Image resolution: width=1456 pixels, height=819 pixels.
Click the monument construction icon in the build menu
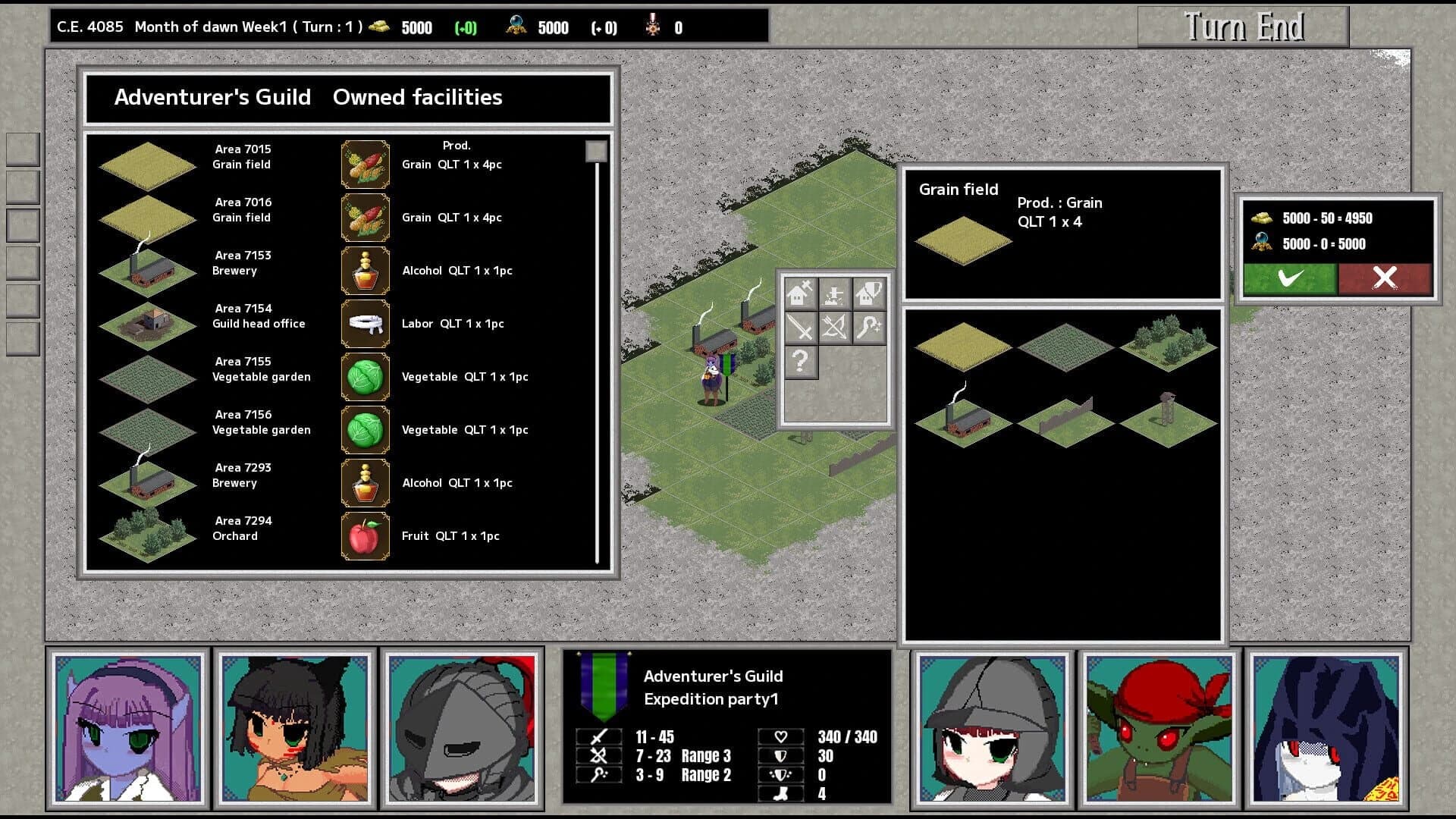click(834, 293)
